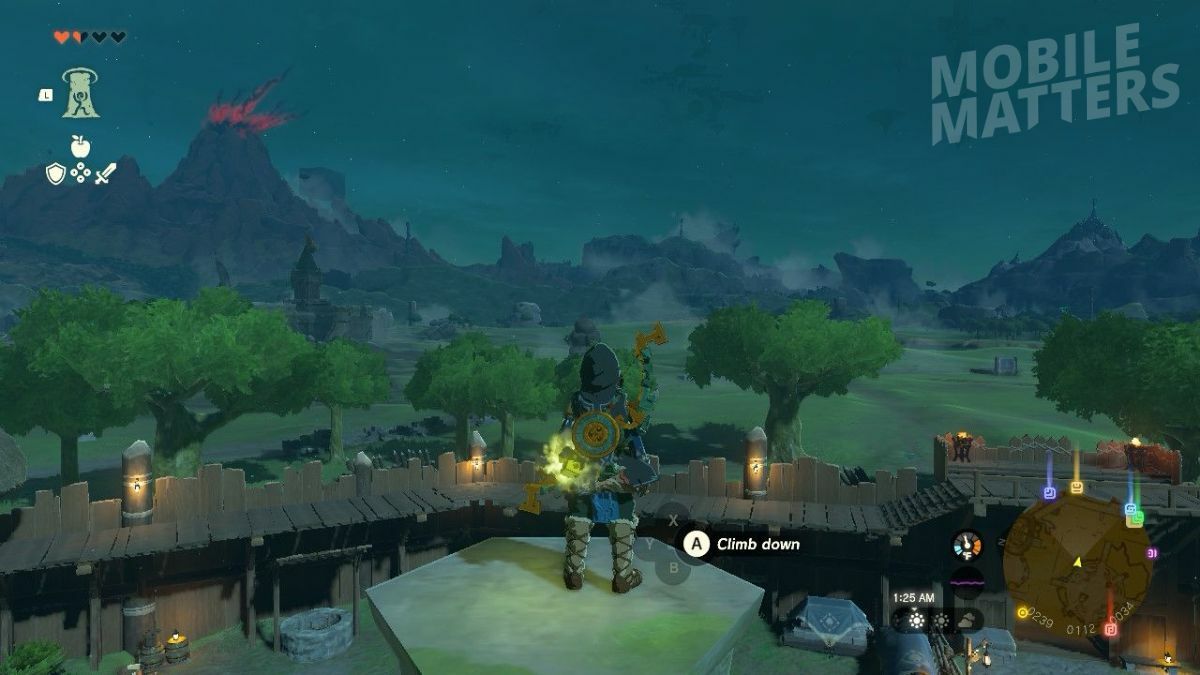Select the yellow player arrow on minimap
Image resolution: width=1200 pixels, height=675 pixels.
[1077, 563]
